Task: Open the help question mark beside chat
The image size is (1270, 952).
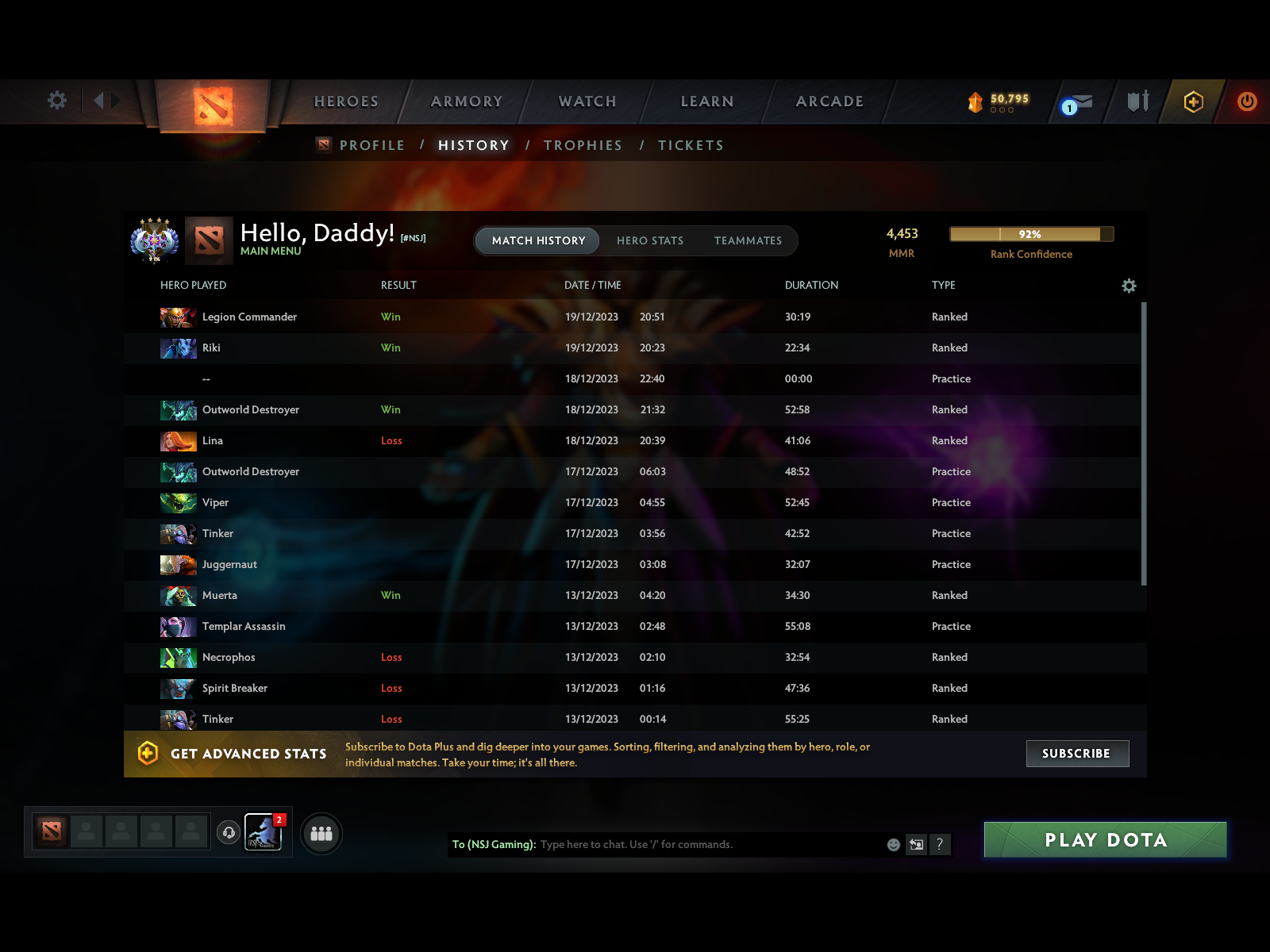Action: 941,844
